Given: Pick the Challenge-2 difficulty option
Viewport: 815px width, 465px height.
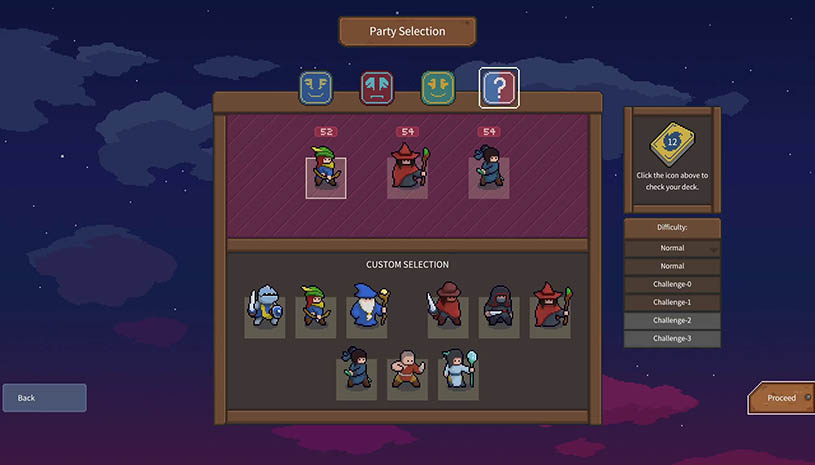Looking at the screenshot, I should [672, 320].
